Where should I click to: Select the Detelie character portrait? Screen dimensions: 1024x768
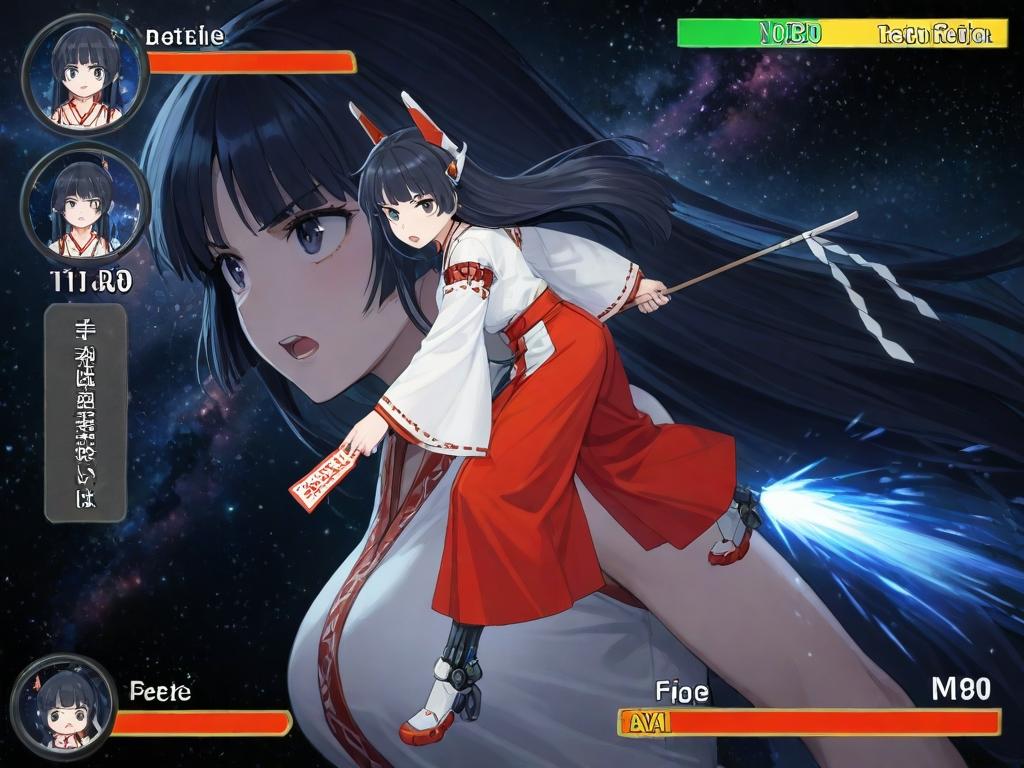tap(85, 74)
